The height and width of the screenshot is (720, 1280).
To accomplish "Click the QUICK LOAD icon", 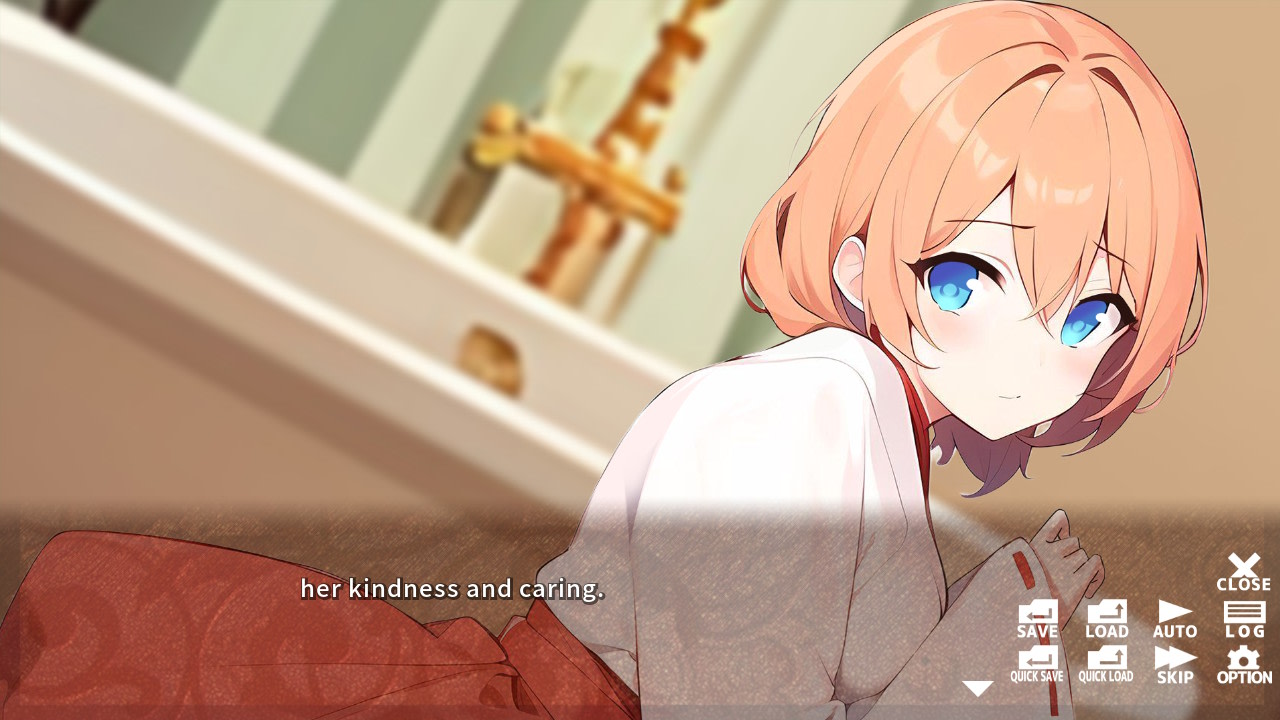I will coord(1105,662).
